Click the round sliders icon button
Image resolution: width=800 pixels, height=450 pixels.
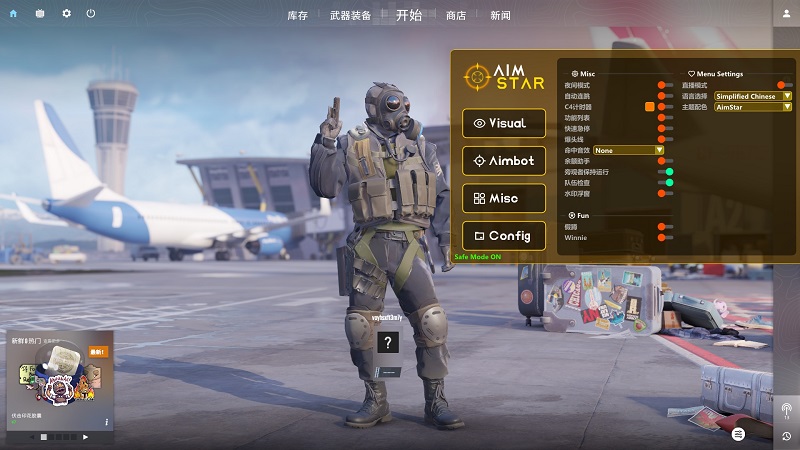[x=738, y=434]
